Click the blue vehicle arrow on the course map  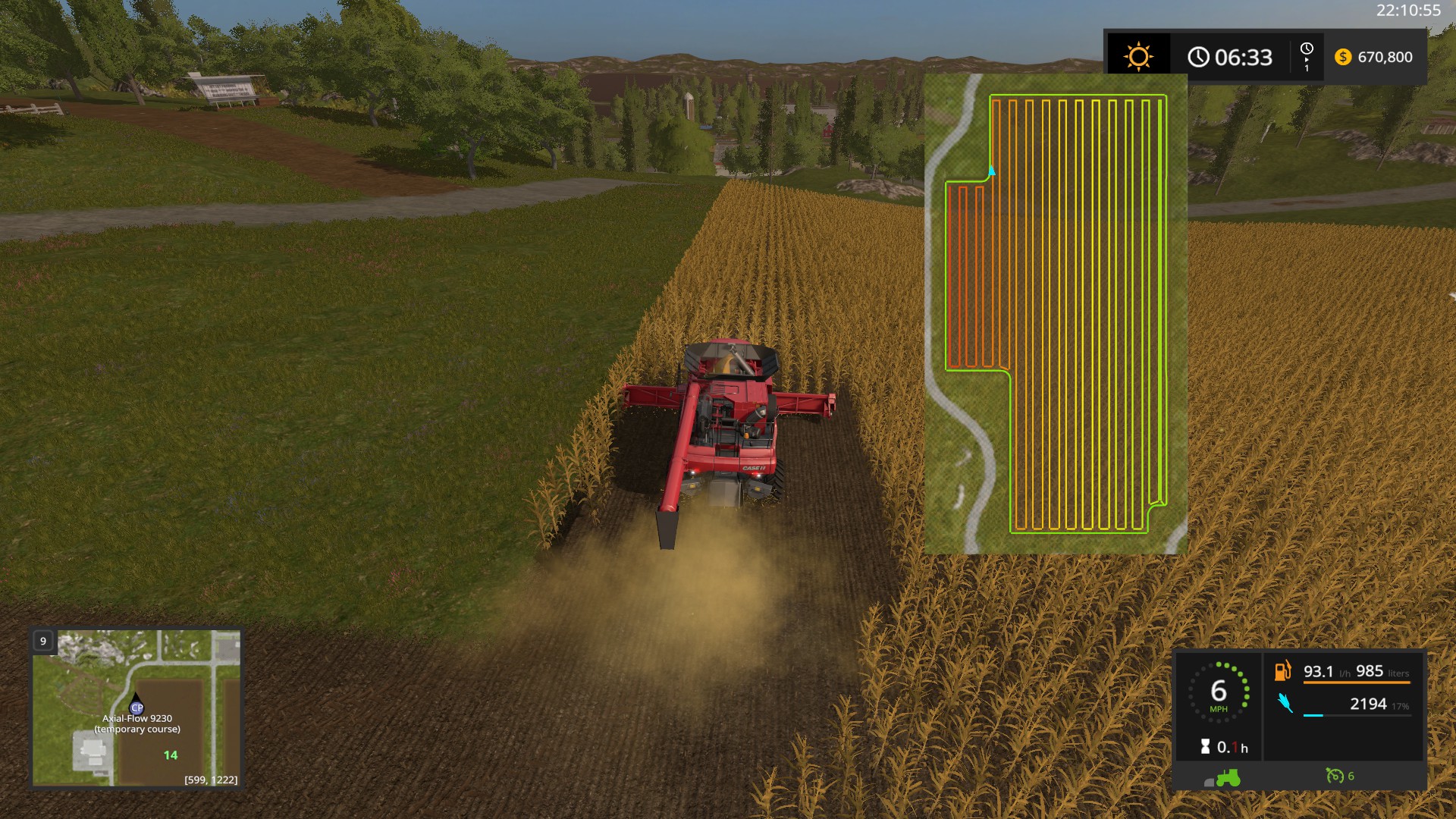coord(992,171)
